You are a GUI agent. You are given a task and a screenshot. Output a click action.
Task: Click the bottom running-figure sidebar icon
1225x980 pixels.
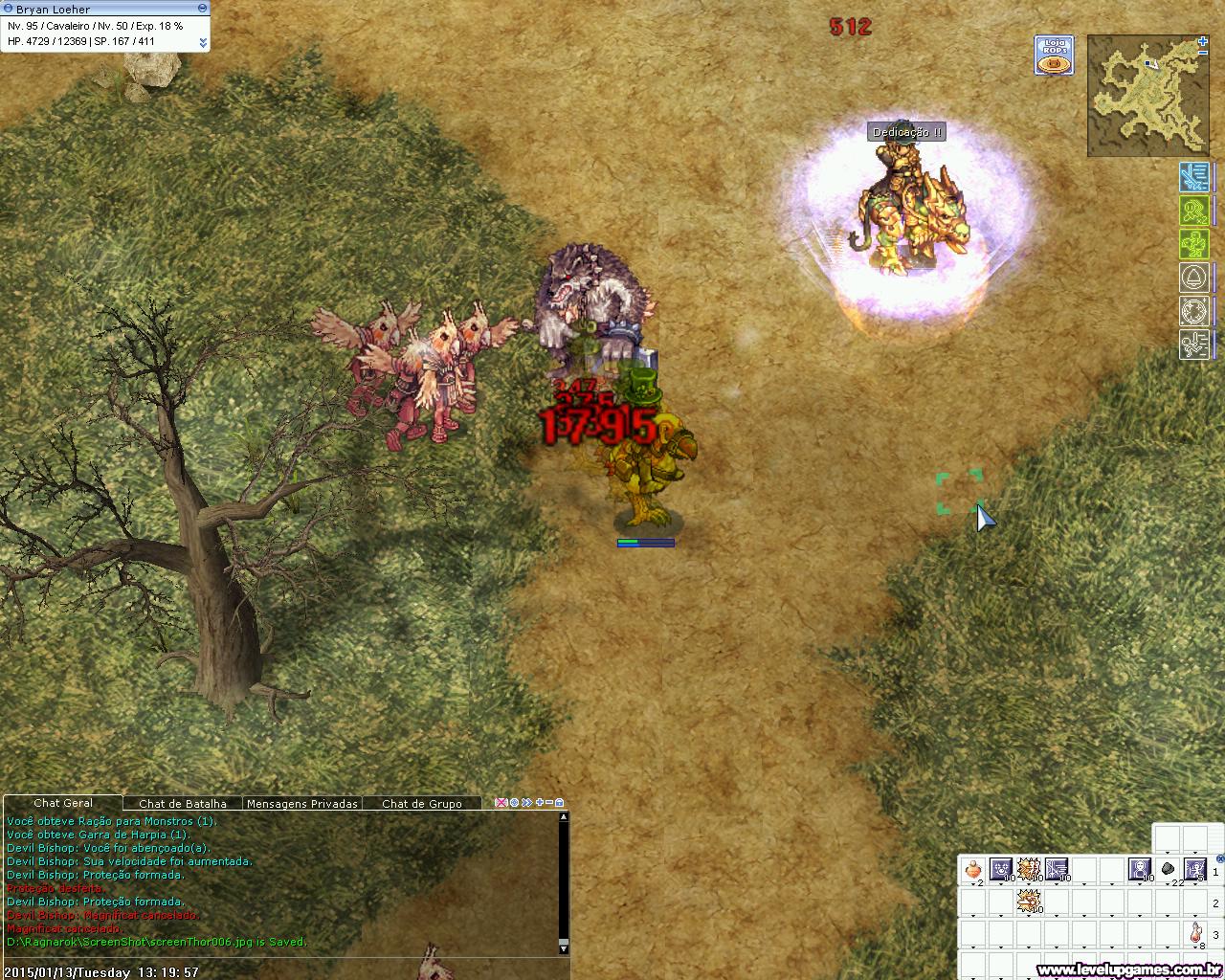(x=1193, y=344)
